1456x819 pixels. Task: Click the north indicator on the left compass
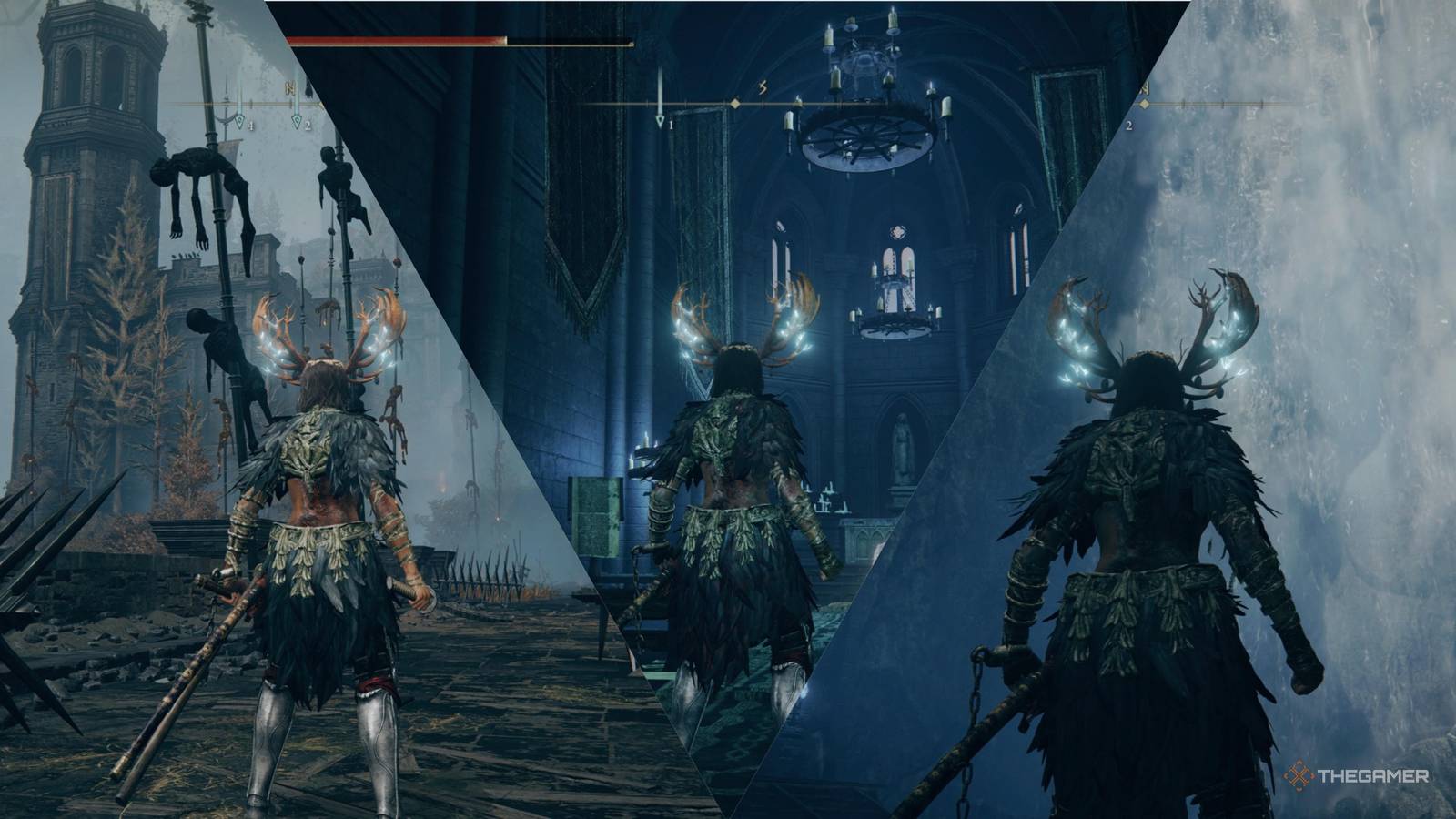coord(291,87)
